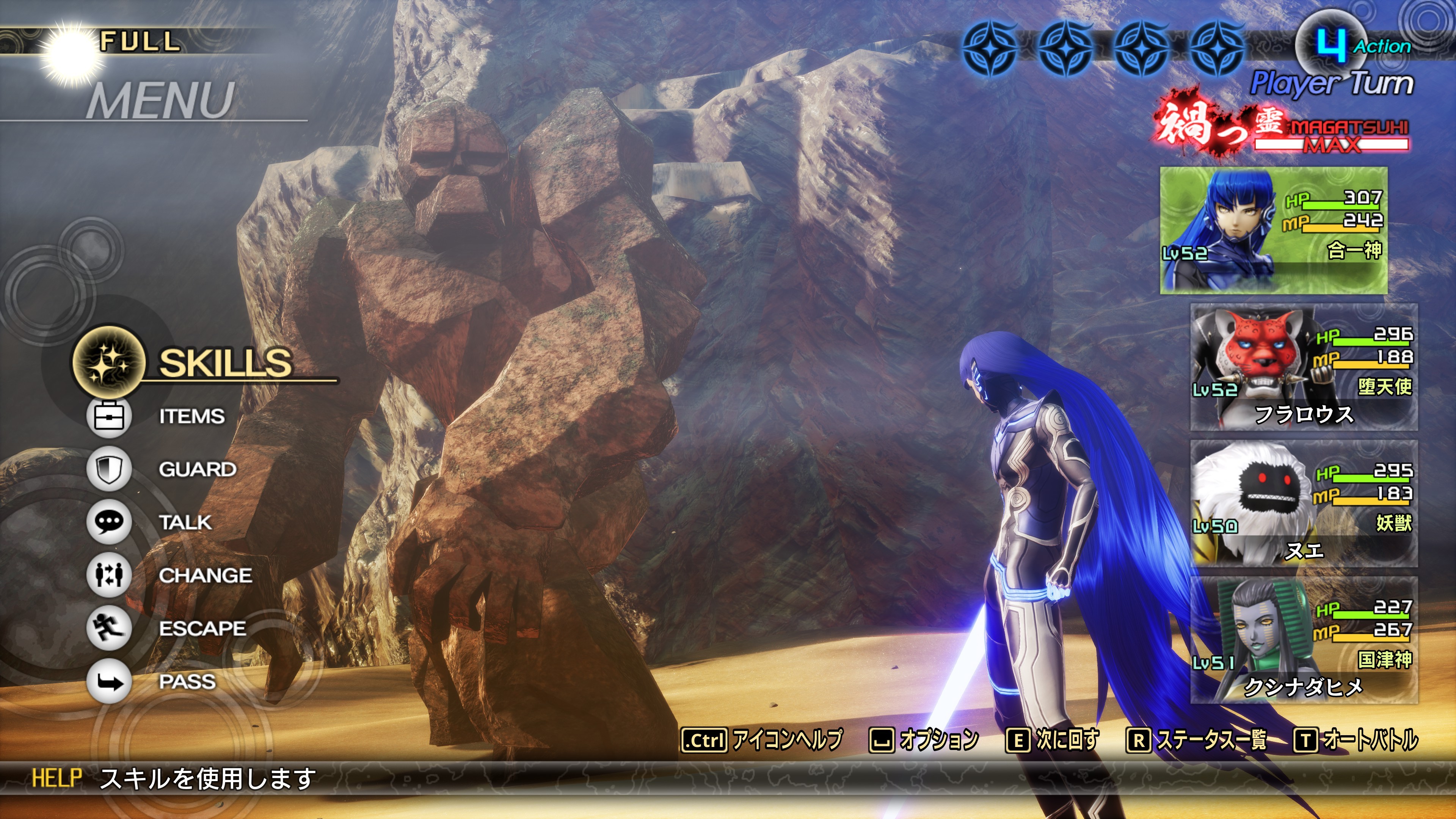Choose the ヌエ party member panel

(x=1304, y=504)
